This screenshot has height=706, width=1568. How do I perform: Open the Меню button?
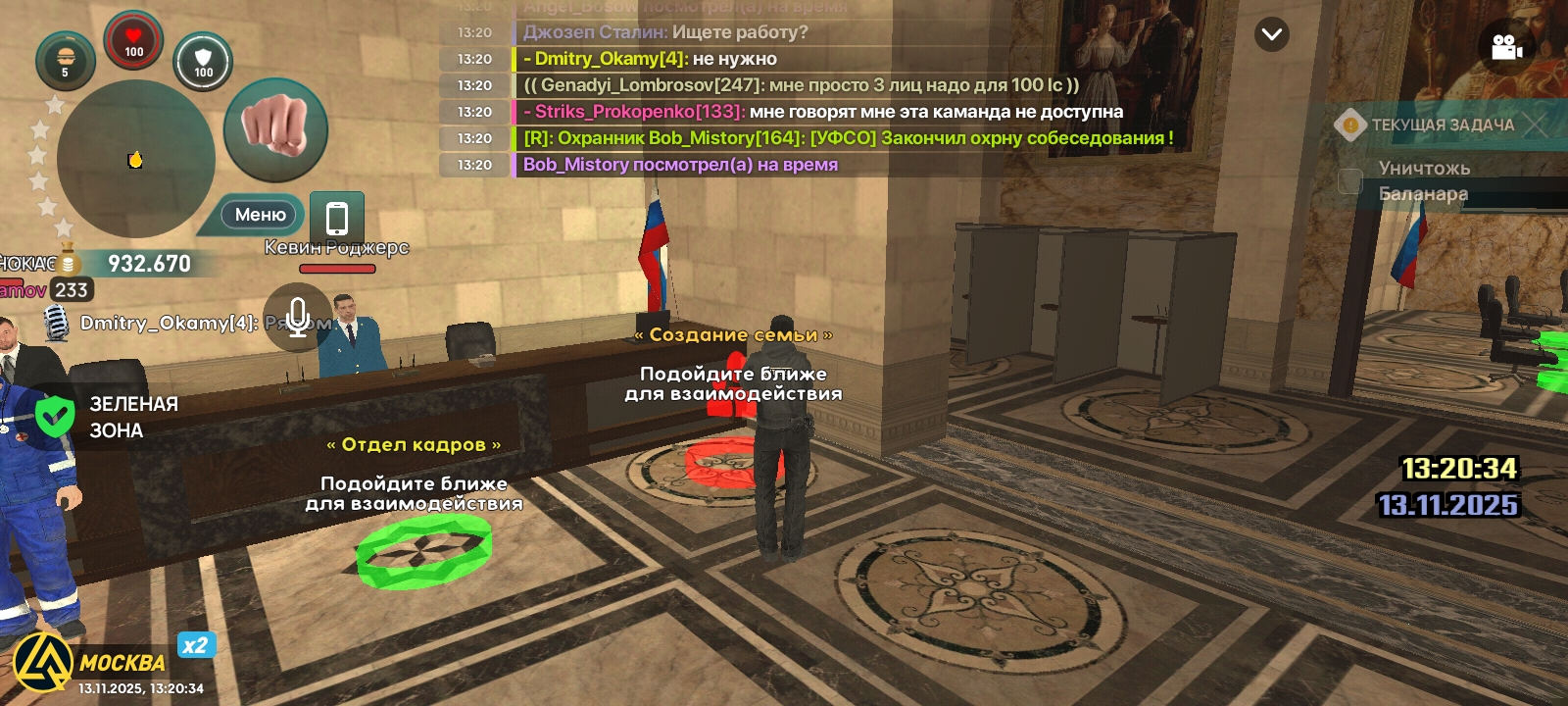257,214
